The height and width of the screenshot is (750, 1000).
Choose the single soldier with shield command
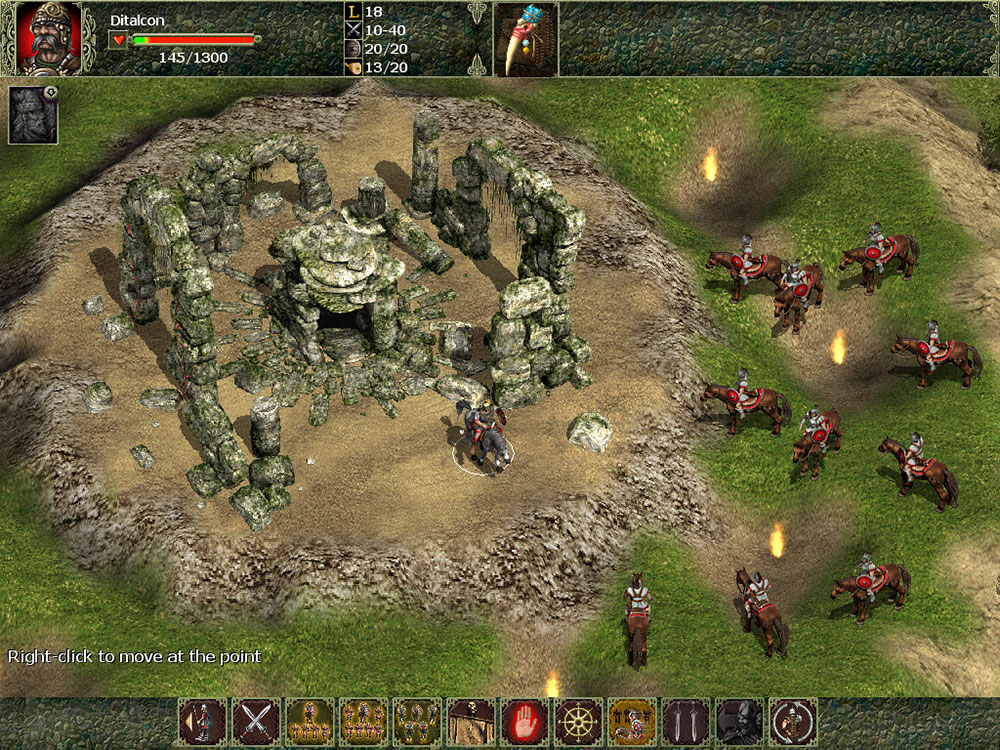point(202,721)
